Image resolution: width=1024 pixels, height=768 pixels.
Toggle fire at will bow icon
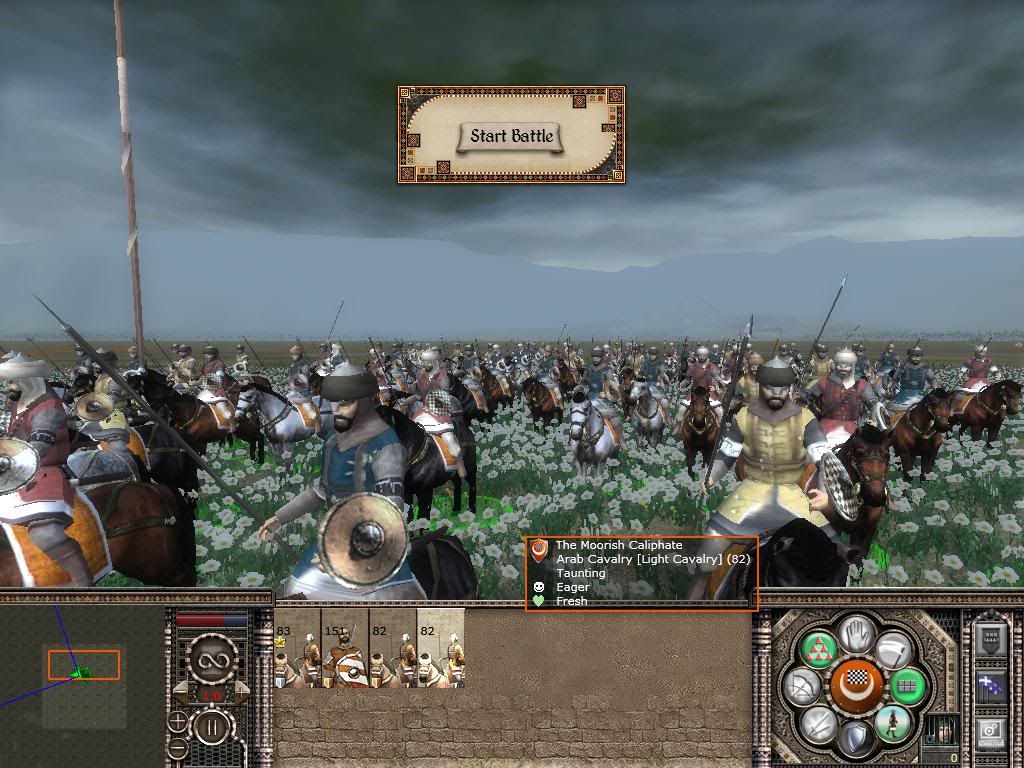click(804, 687)
